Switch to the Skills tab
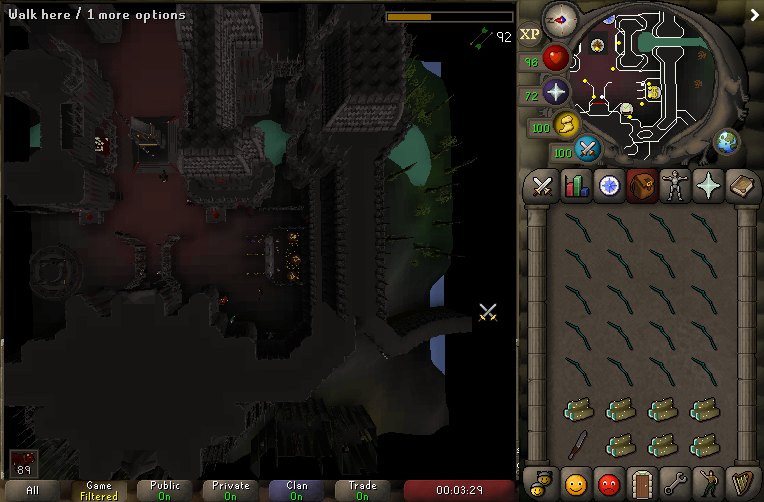Viewport: 764px width, 502px height. click(x=575, y=186)
